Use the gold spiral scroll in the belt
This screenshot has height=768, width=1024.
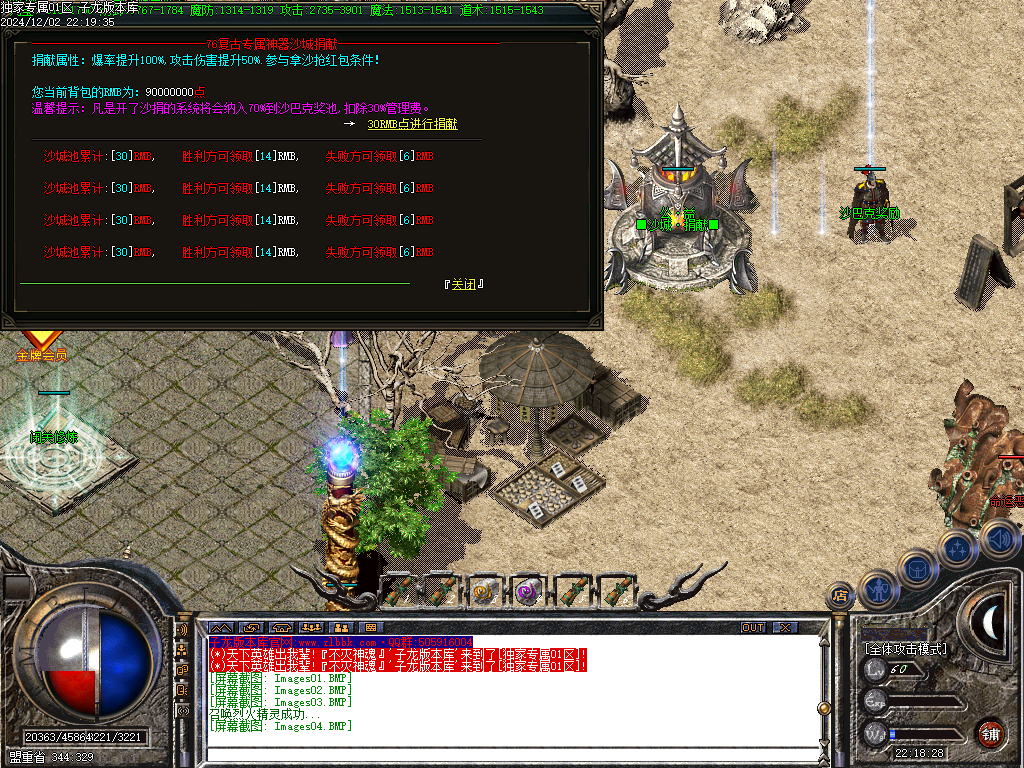485,592
